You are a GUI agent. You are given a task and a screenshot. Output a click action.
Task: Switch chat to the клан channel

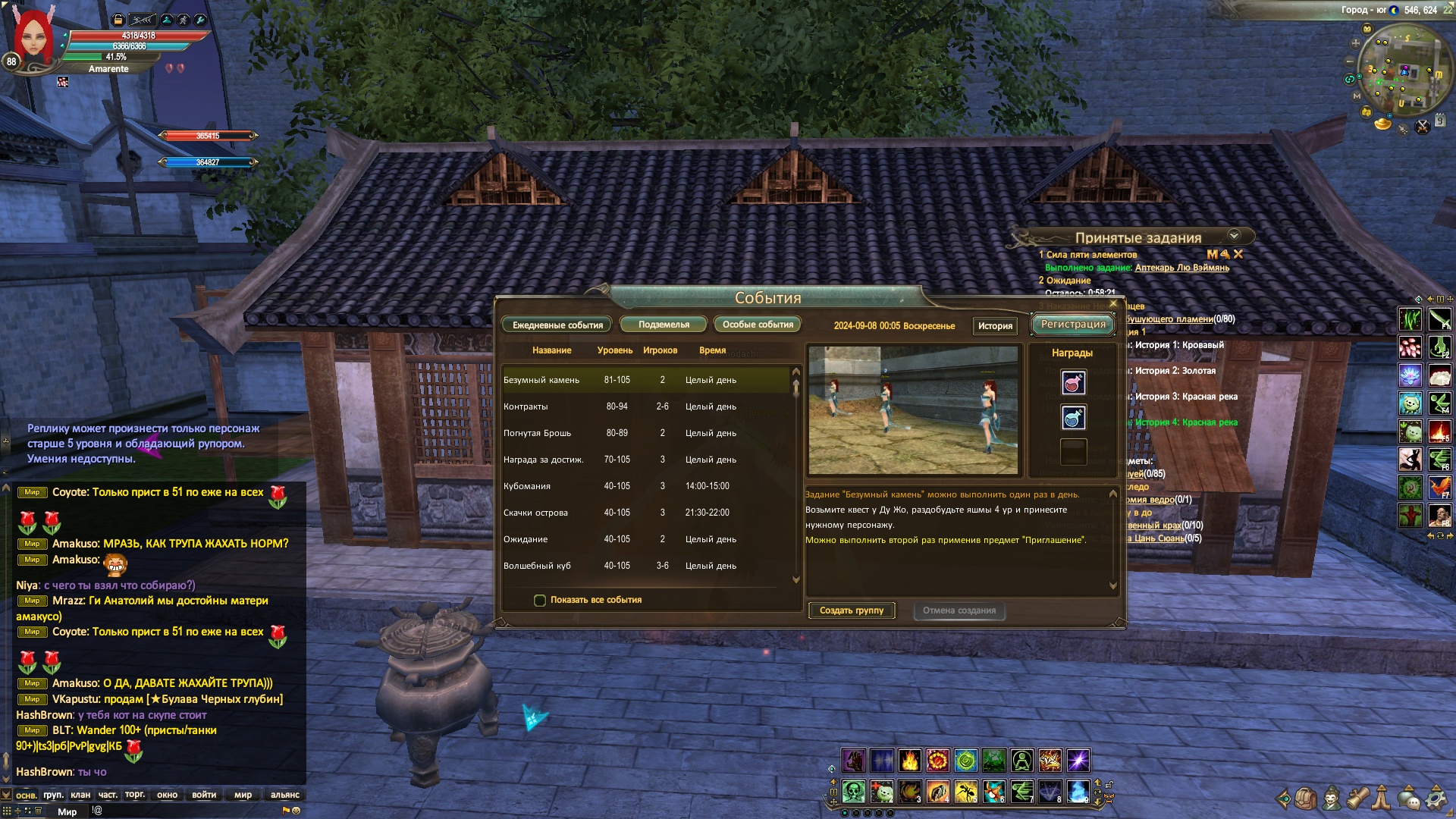pos(80,795)
